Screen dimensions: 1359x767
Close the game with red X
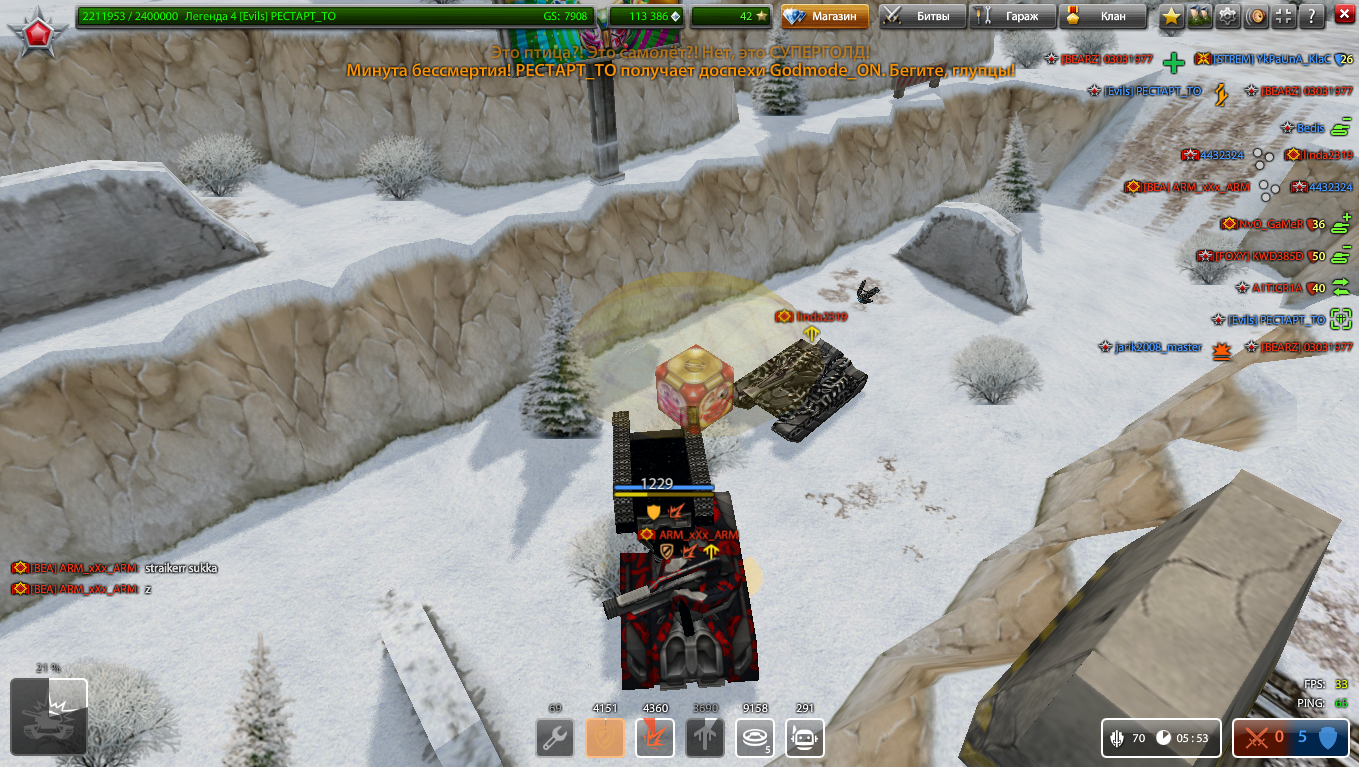point(1343,16)
